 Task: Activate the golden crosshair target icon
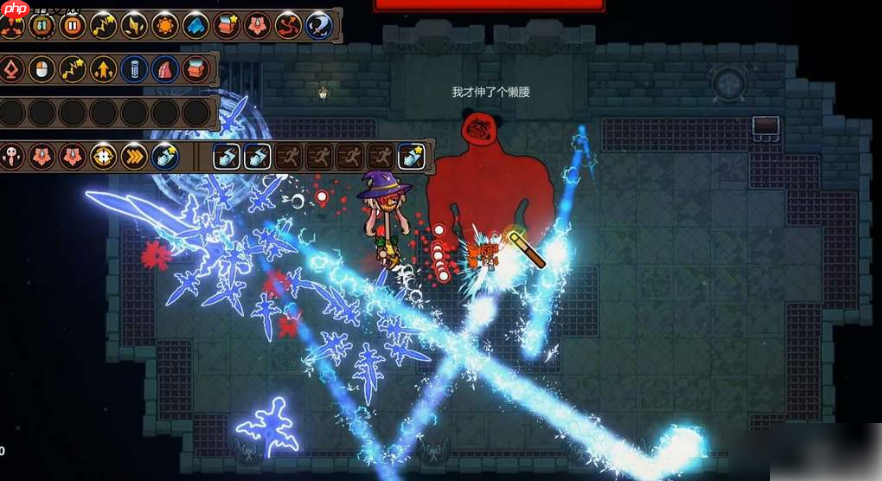[x=103, y=156]
